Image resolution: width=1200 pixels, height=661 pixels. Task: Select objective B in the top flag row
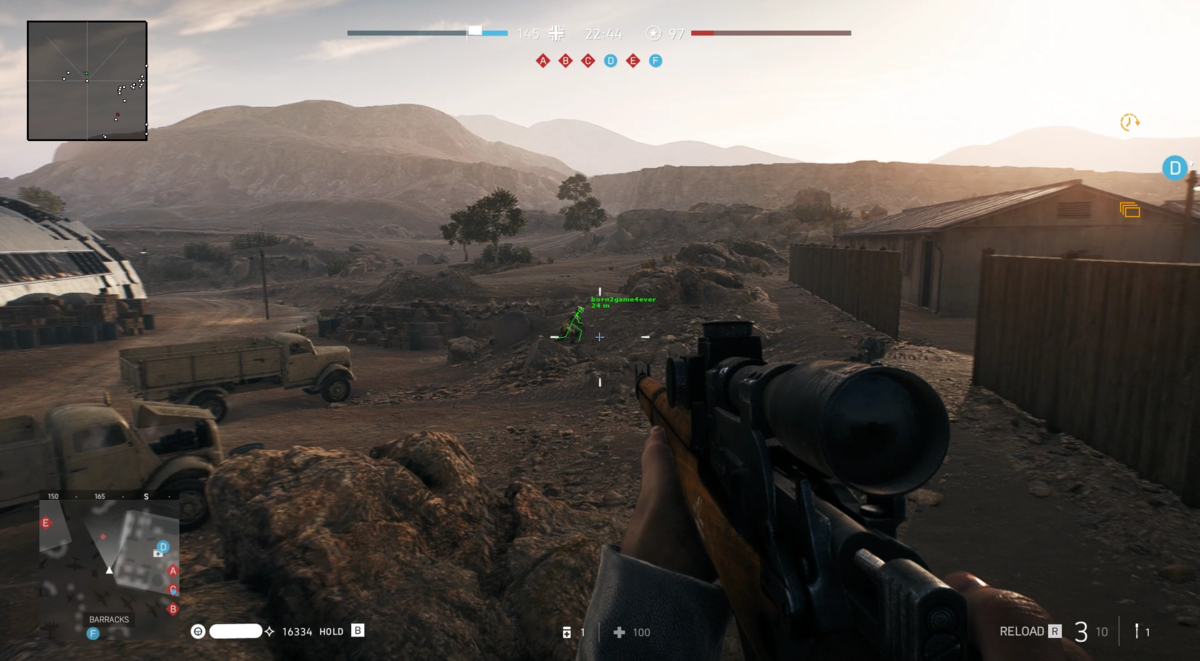point(565,61)
